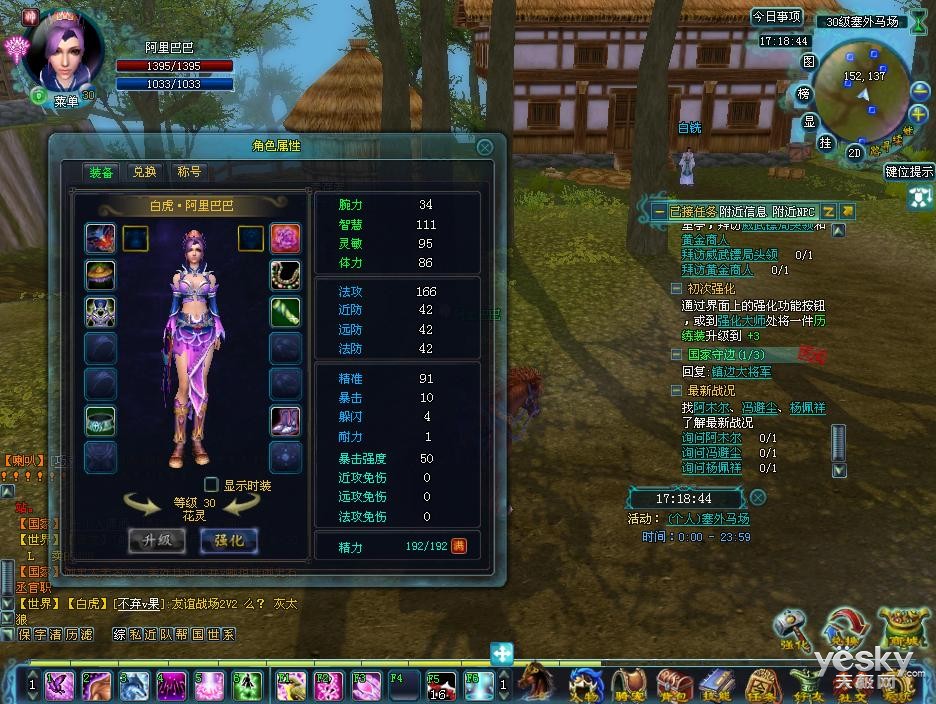Select the bead necklace equipment slot
The width and height of the screenshot is (936, 704).
pos(285,275)
